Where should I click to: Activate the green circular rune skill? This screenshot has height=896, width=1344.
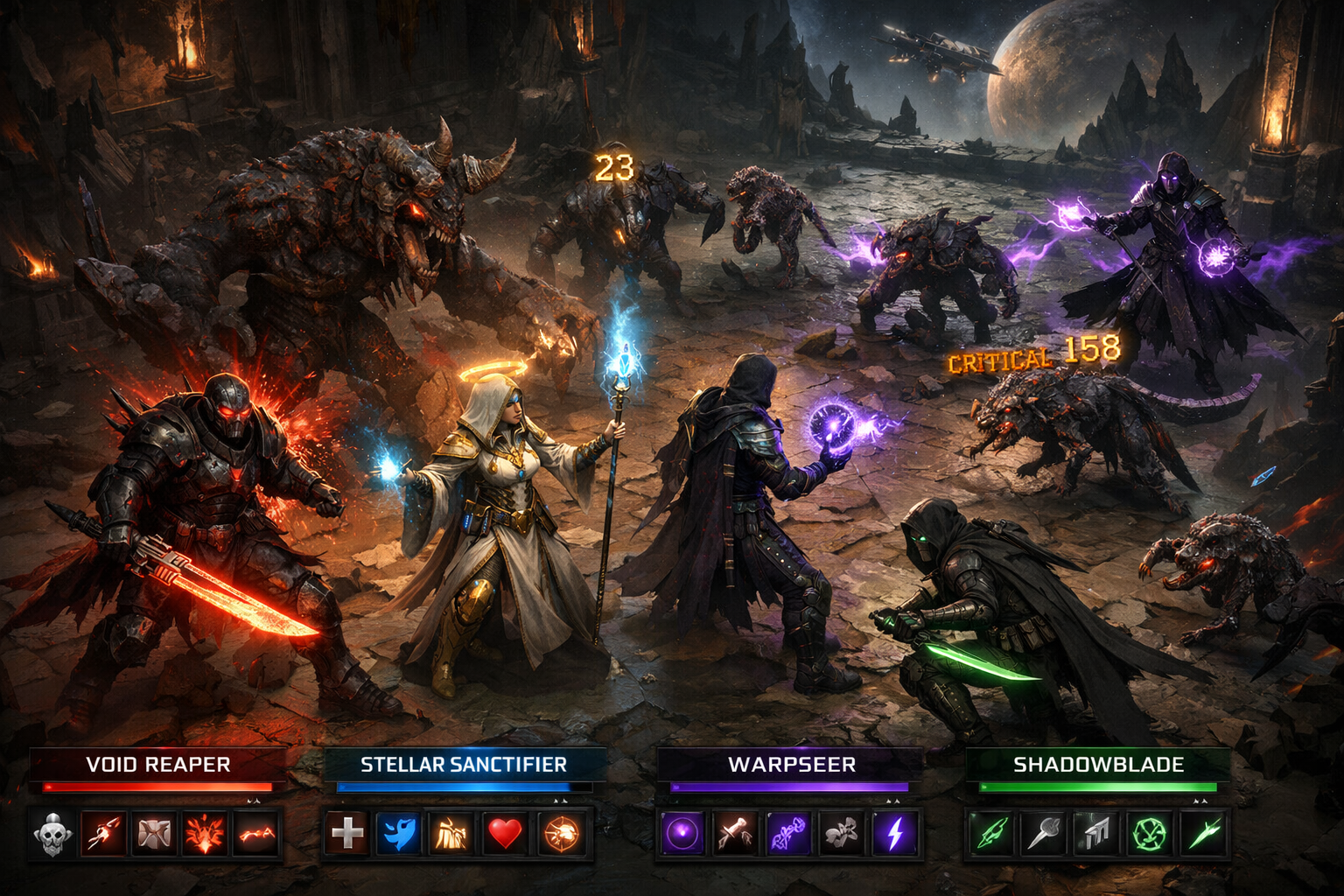1149,833
